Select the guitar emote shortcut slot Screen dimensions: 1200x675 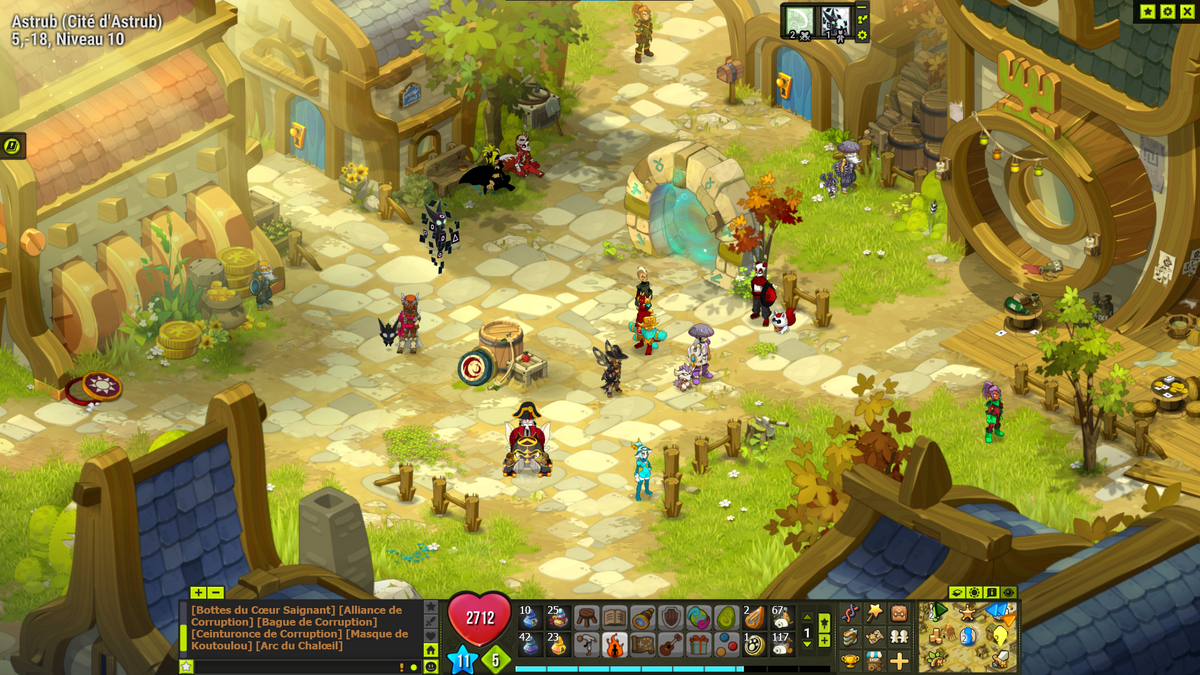[x=670, y=645]
